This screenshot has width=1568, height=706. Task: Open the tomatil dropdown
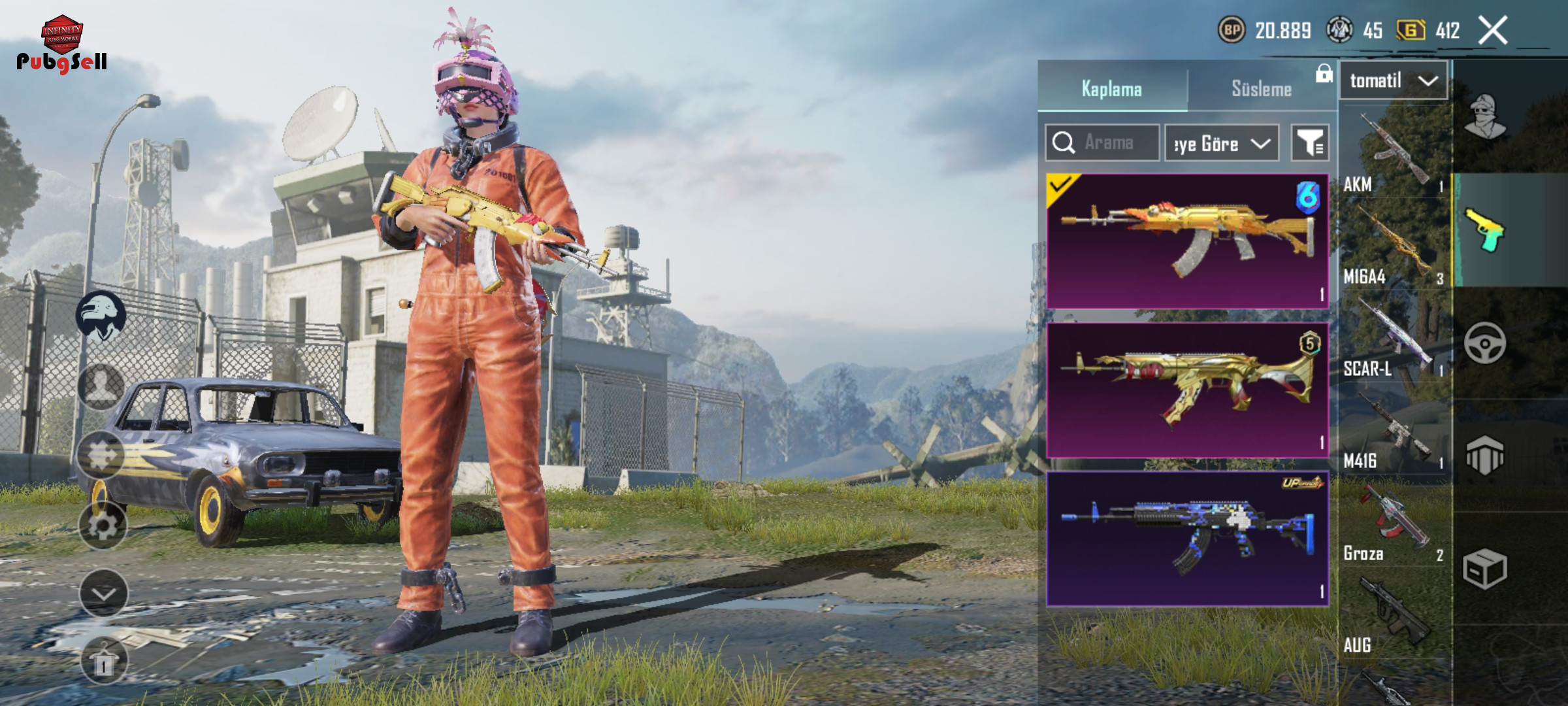pos(1394,81)
